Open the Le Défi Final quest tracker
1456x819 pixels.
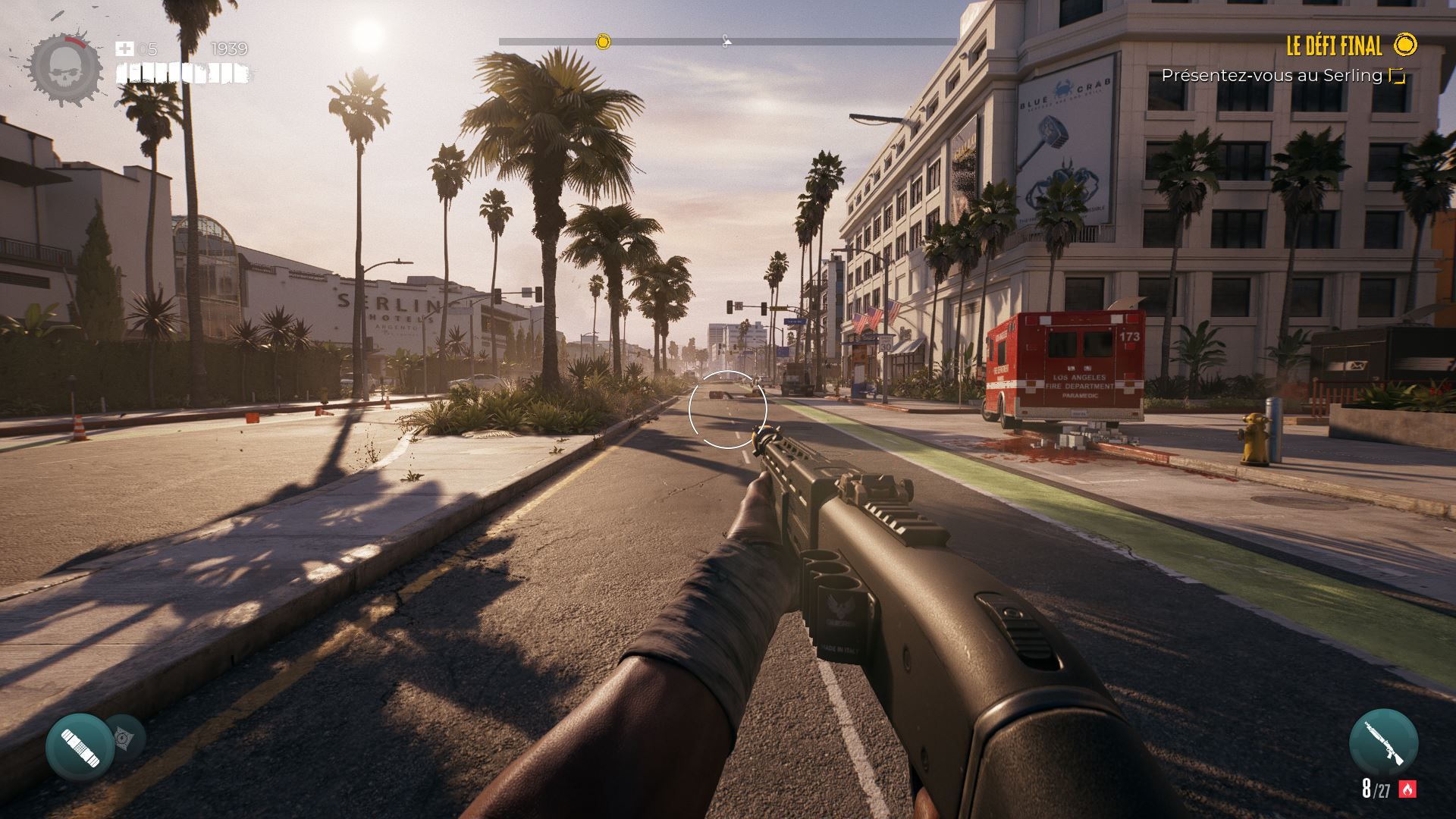pos(1334,46)
